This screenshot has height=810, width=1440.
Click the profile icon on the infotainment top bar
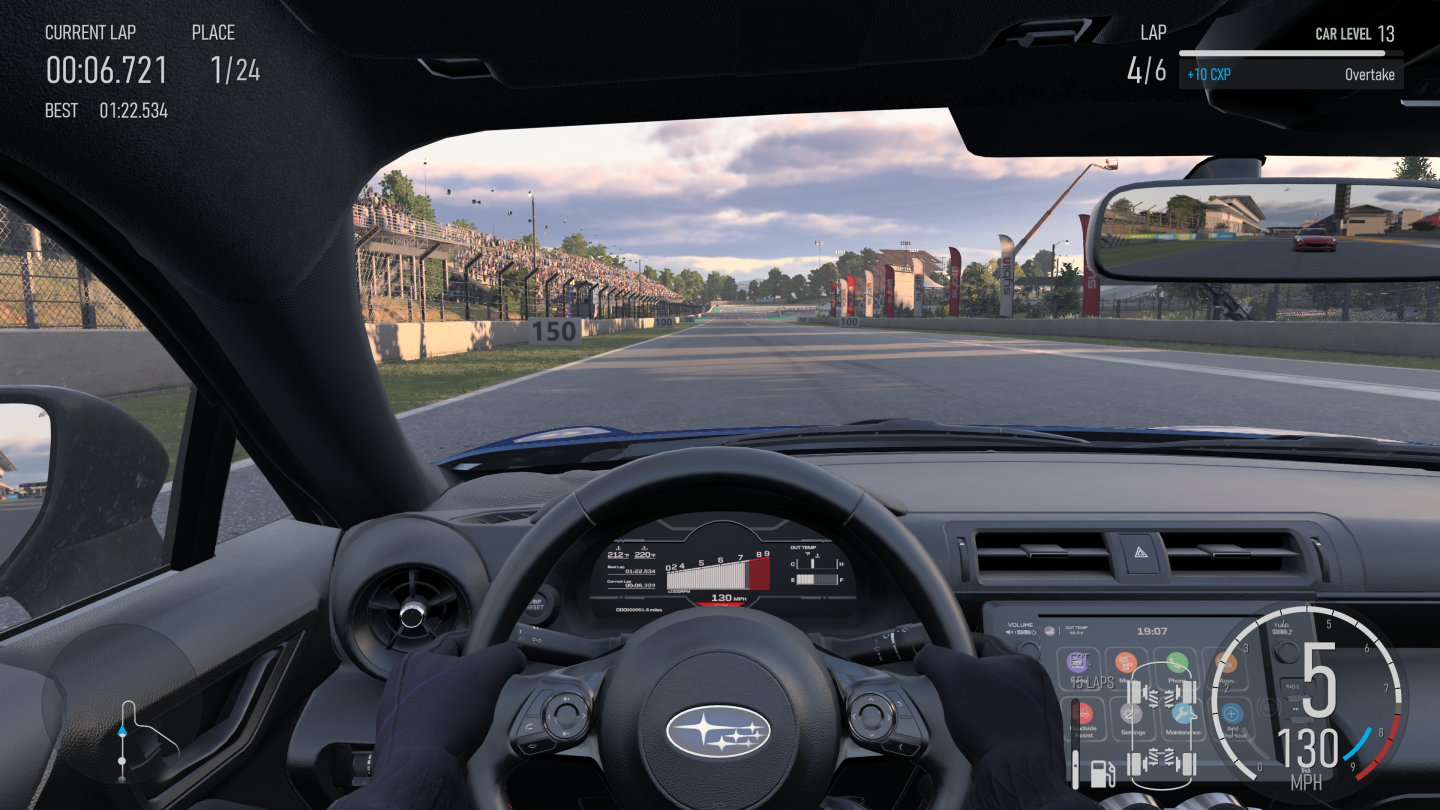click(1050, 631)
